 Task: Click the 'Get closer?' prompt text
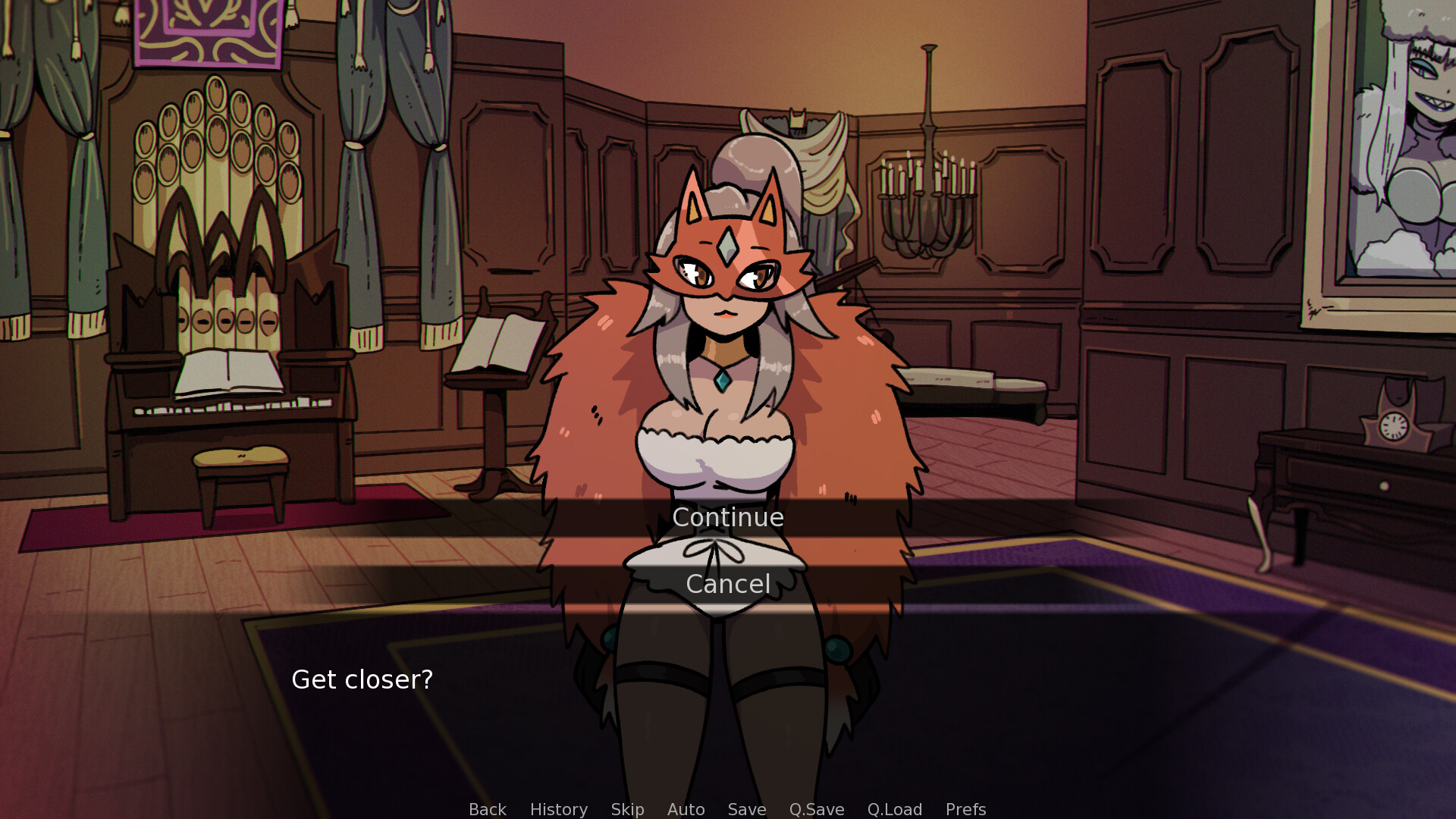[363, 680]
